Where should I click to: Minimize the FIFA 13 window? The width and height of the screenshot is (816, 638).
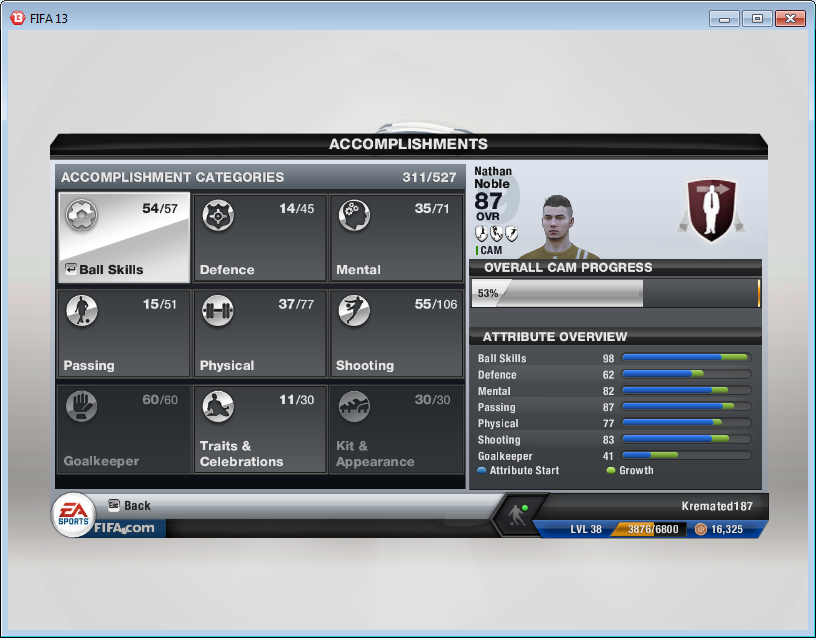click(726, 19)
